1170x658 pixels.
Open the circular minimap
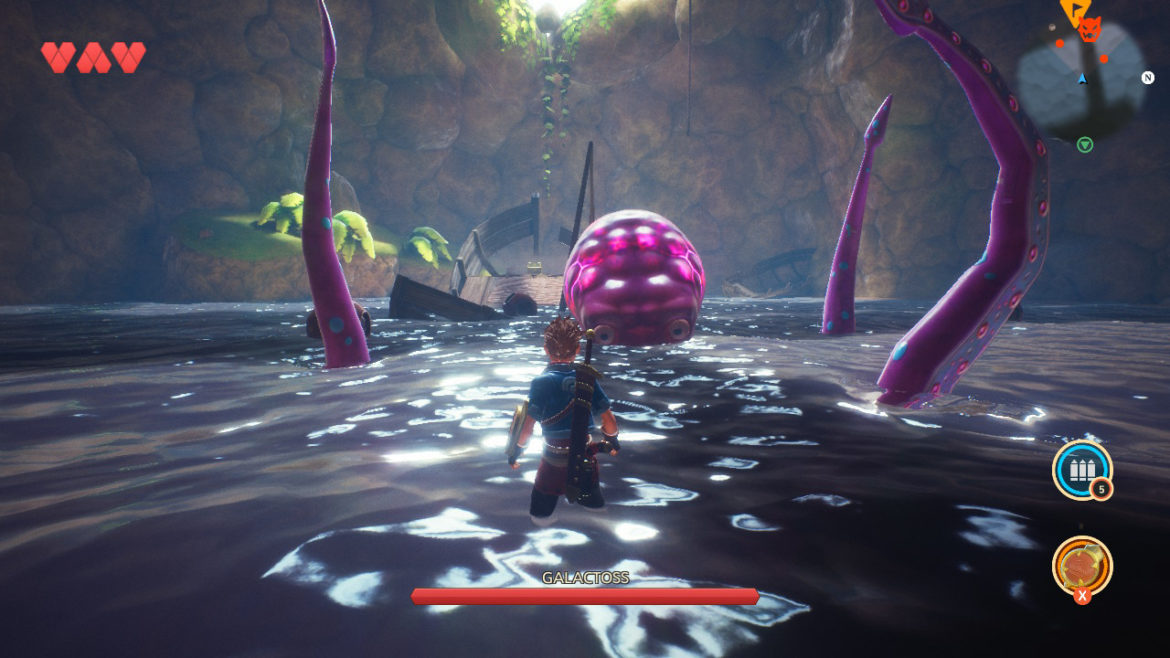pyautogui.click(x=1081, y=80)
